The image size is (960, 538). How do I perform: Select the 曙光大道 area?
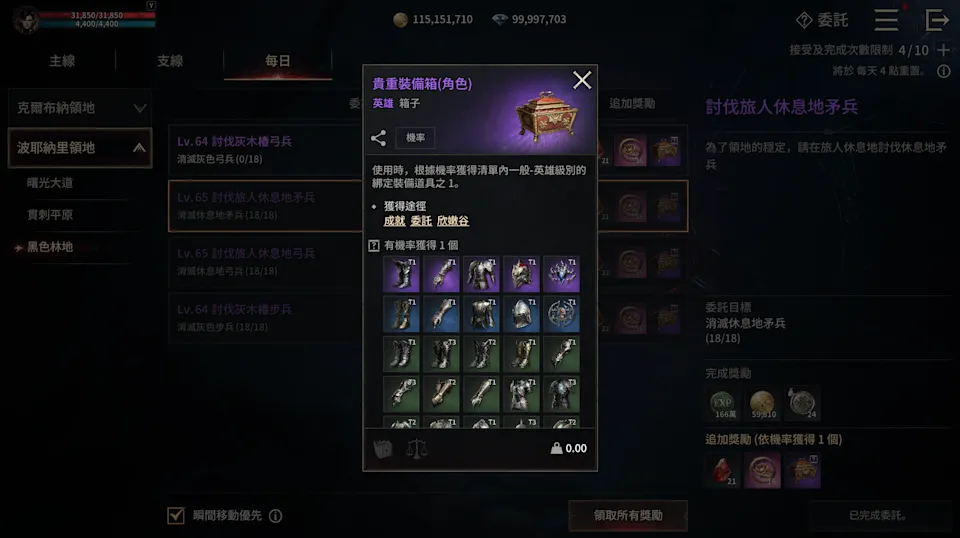(x=50, y=183)
